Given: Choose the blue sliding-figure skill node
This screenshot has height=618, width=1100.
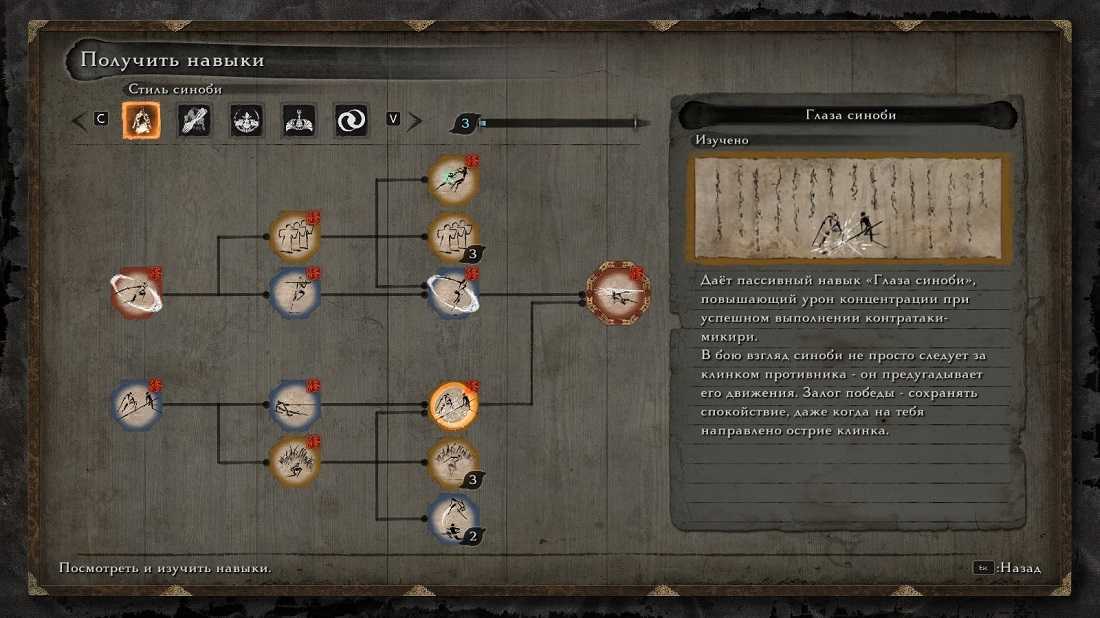Looking at the screenshot, I should coord(295,405).
